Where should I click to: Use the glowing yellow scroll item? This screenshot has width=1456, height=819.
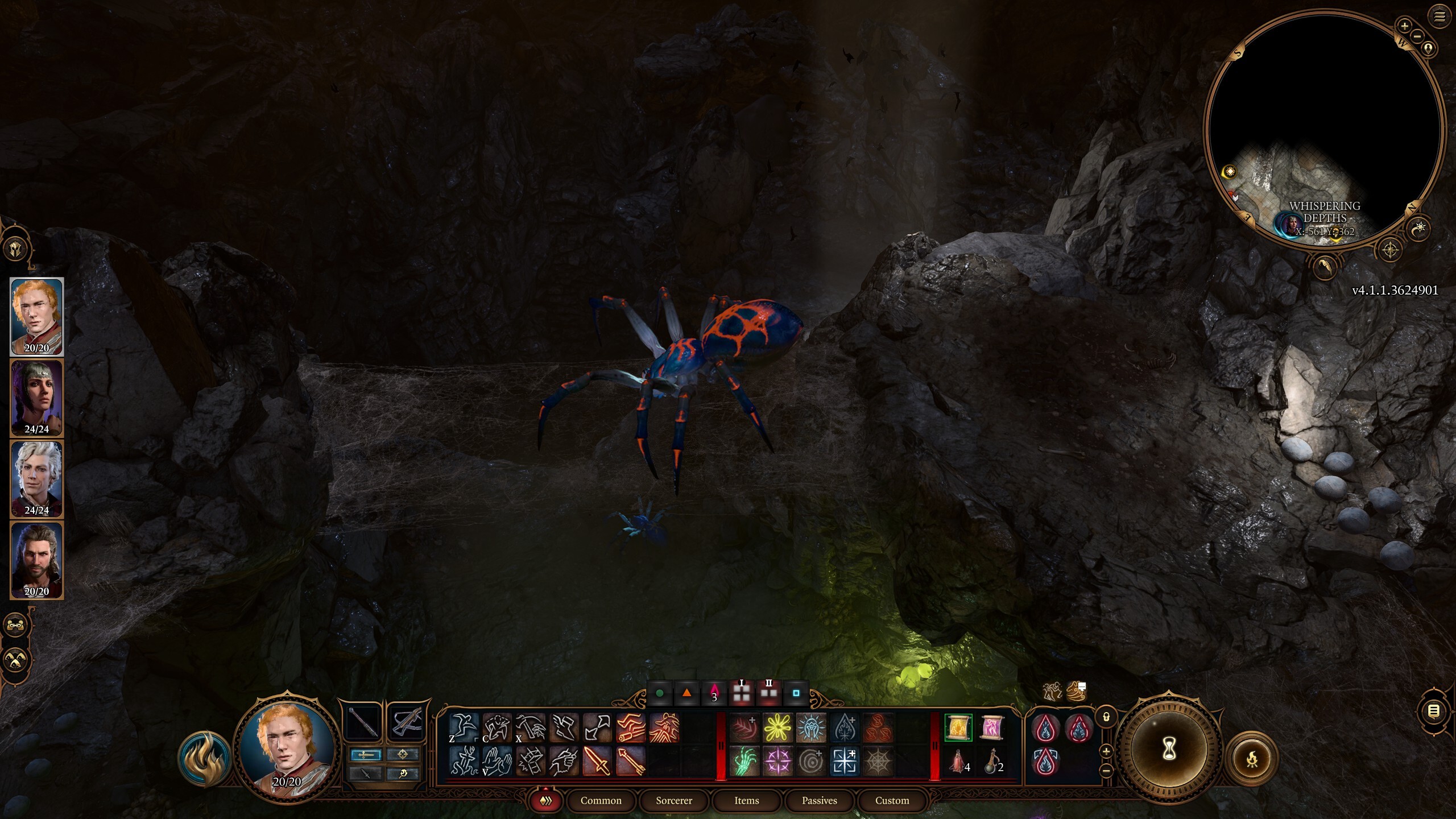click(x=958, y=728)
